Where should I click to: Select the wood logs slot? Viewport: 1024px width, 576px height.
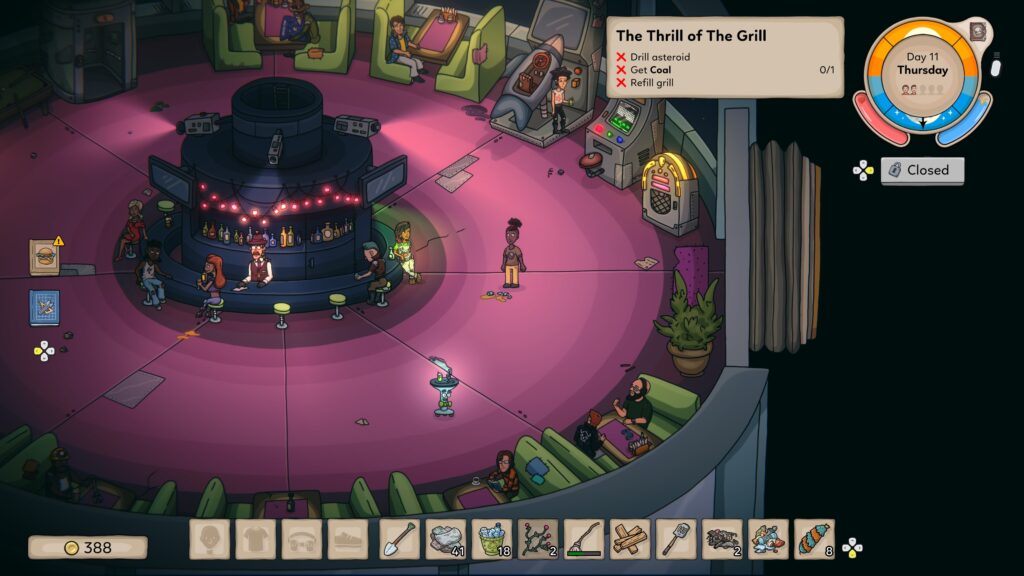[629, 539]
